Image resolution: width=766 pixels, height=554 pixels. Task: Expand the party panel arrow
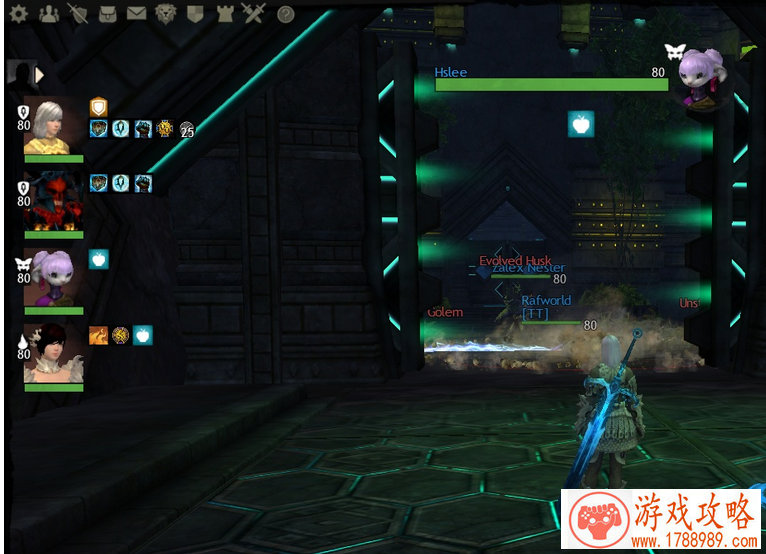(40, 74)
